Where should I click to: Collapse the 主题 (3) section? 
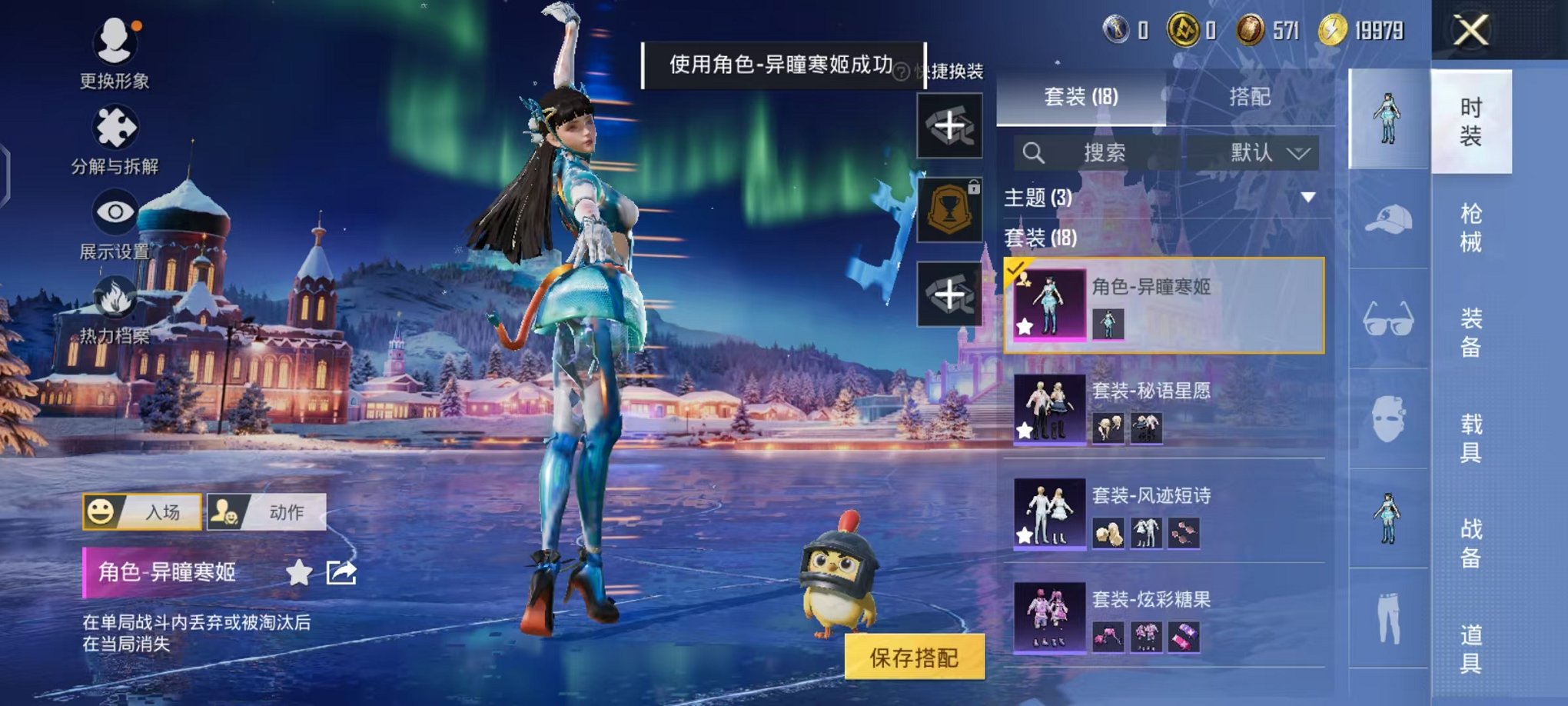point(1310,198)
